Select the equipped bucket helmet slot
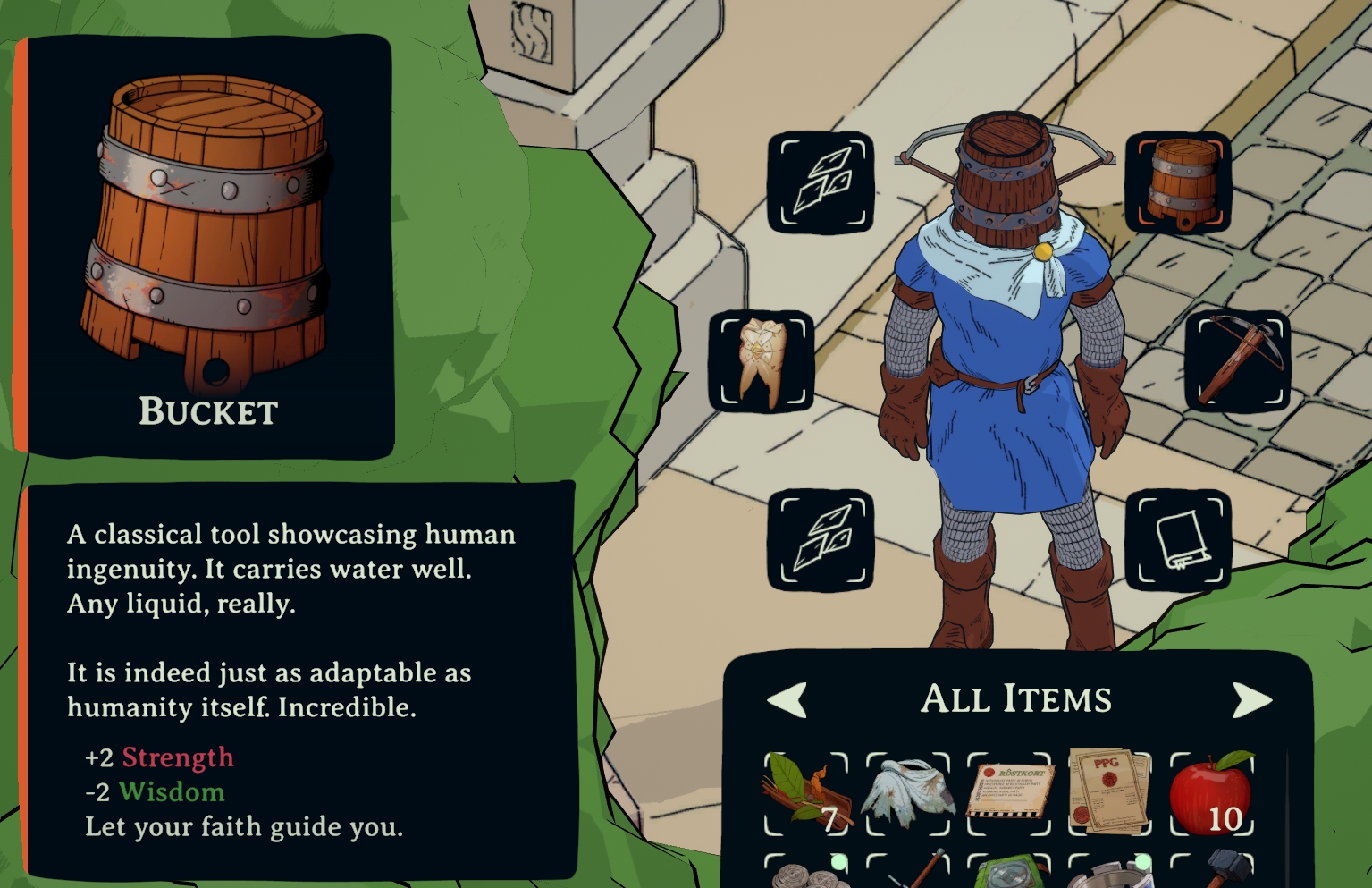 point(1178,182)
